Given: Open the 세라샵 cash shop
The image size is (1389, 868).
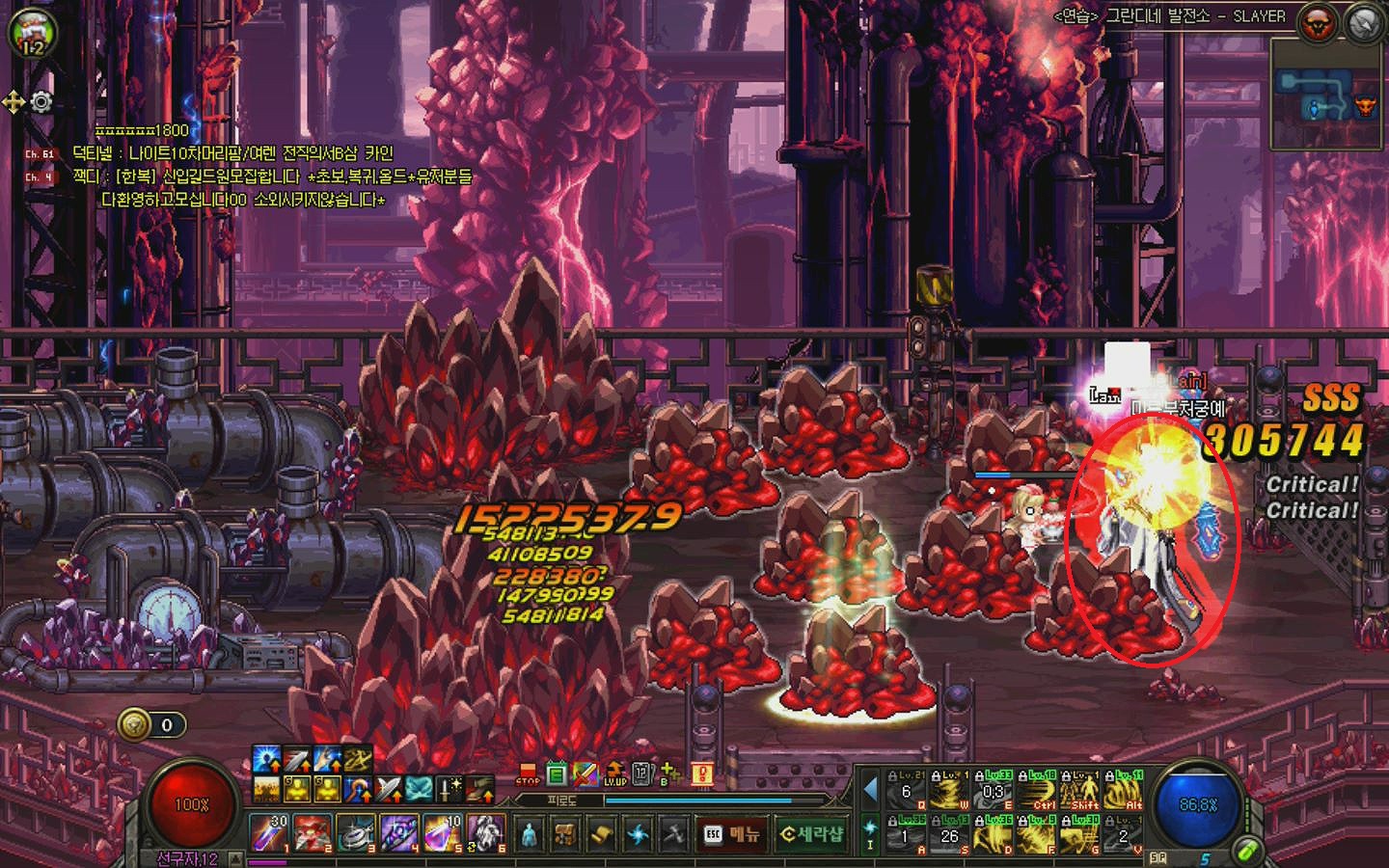Looking at the screenshot, I should 810,834.
